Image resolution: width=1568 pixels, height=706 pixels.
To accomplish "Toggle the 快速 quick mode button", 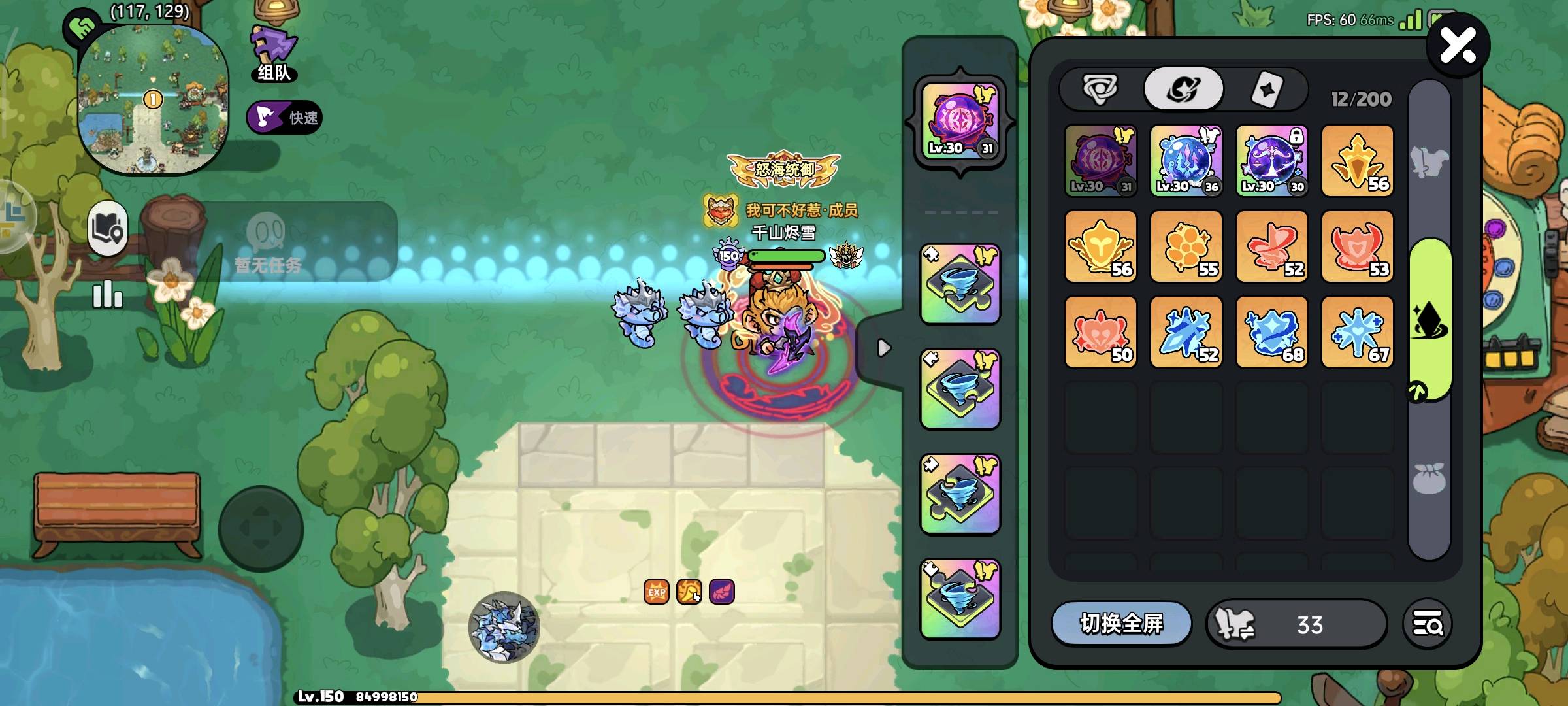I will (284, 118).
